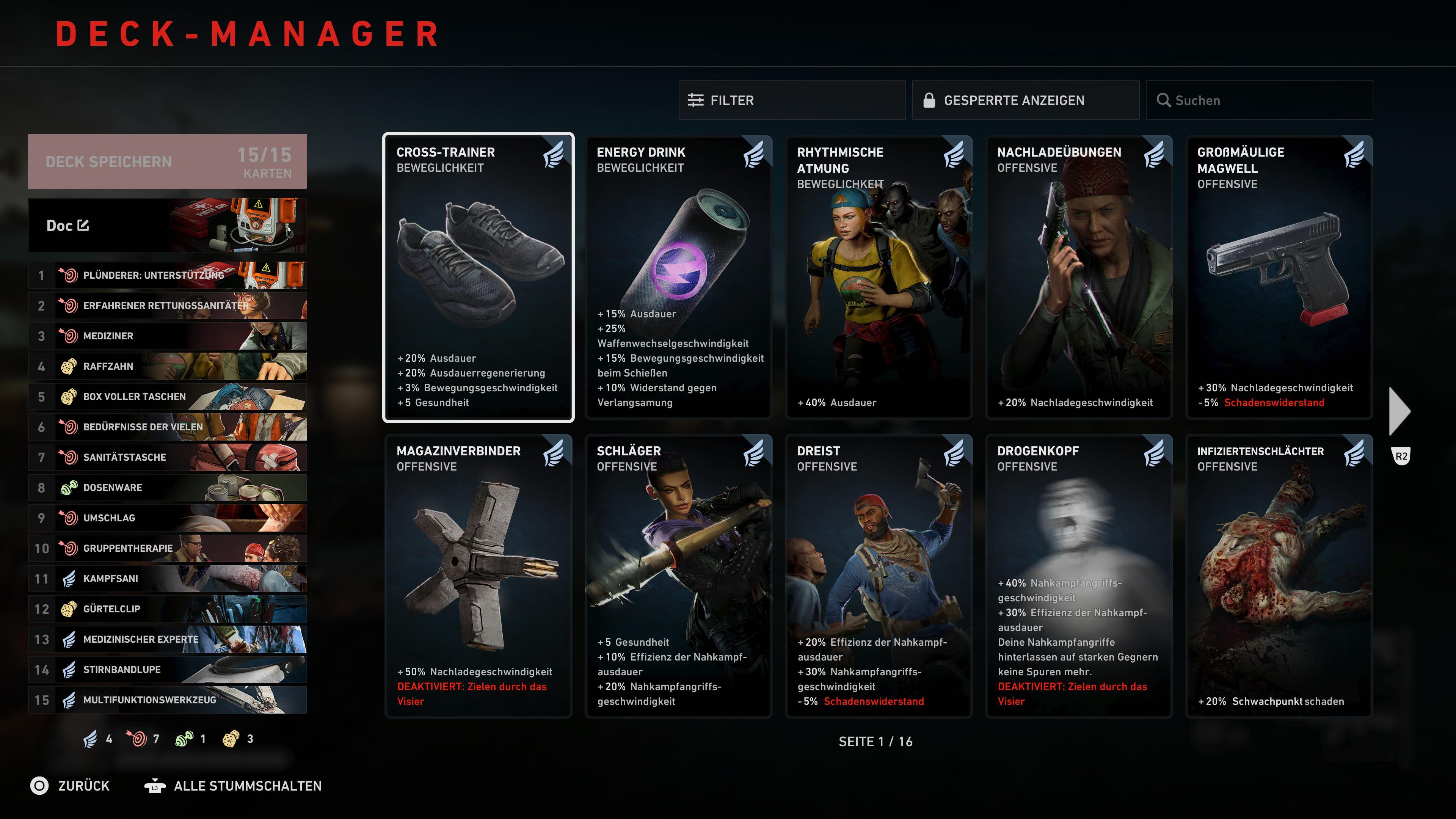1456x819 pixels.
Task: Select Multifunktionswerkzeug deck entry
Action: pos(167,700)
